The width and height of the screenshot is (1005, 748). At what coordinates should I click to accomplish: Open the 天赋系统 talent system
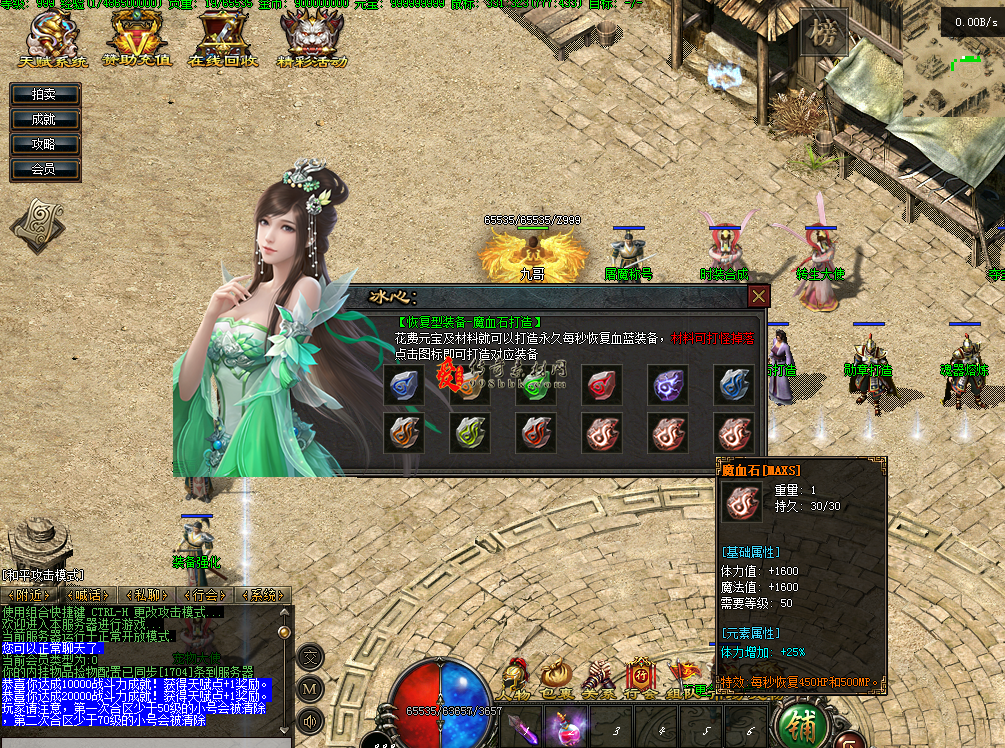[x=53, y=40]
